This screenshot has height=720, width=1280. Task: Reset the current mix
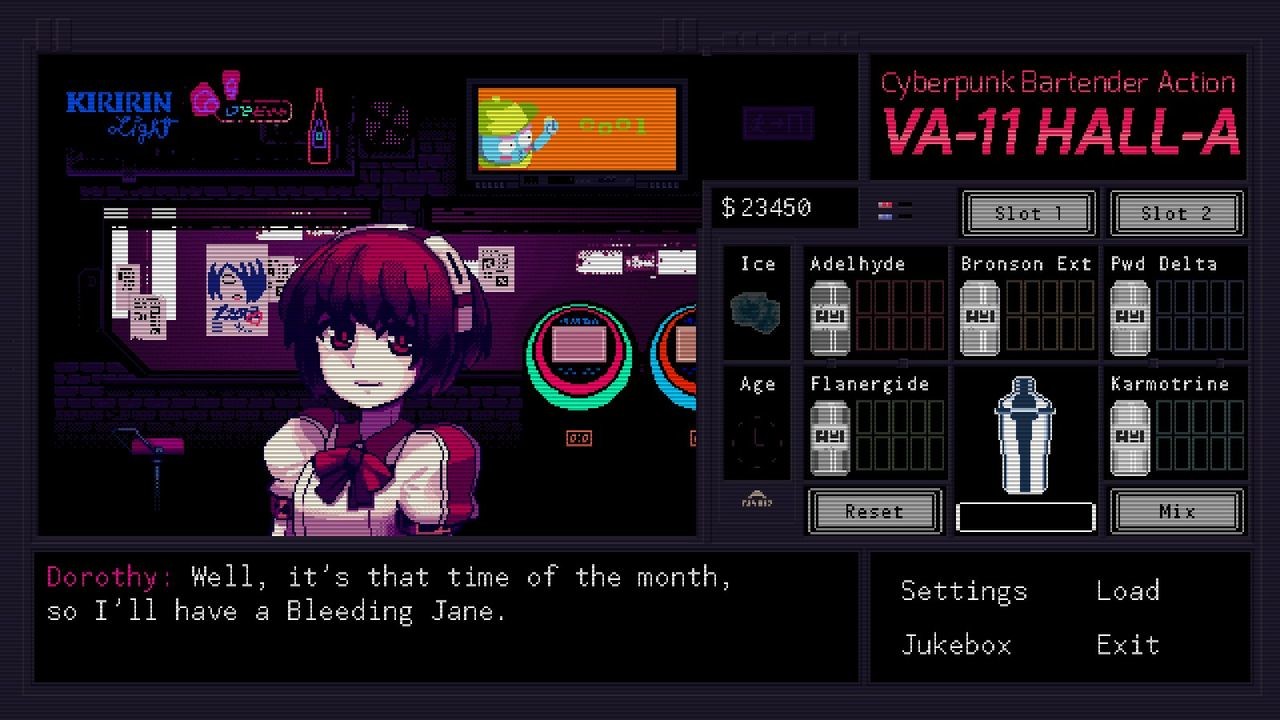click(873, 511)
